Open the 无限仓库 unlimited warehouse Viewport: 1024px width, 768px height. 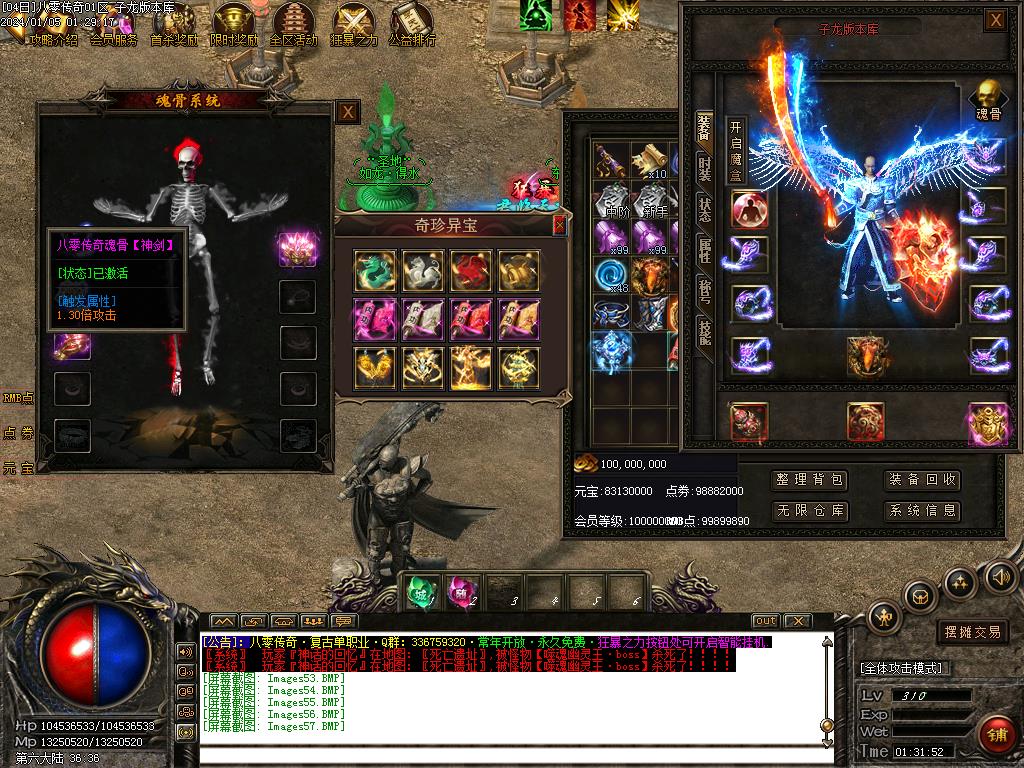coord(811,510)
